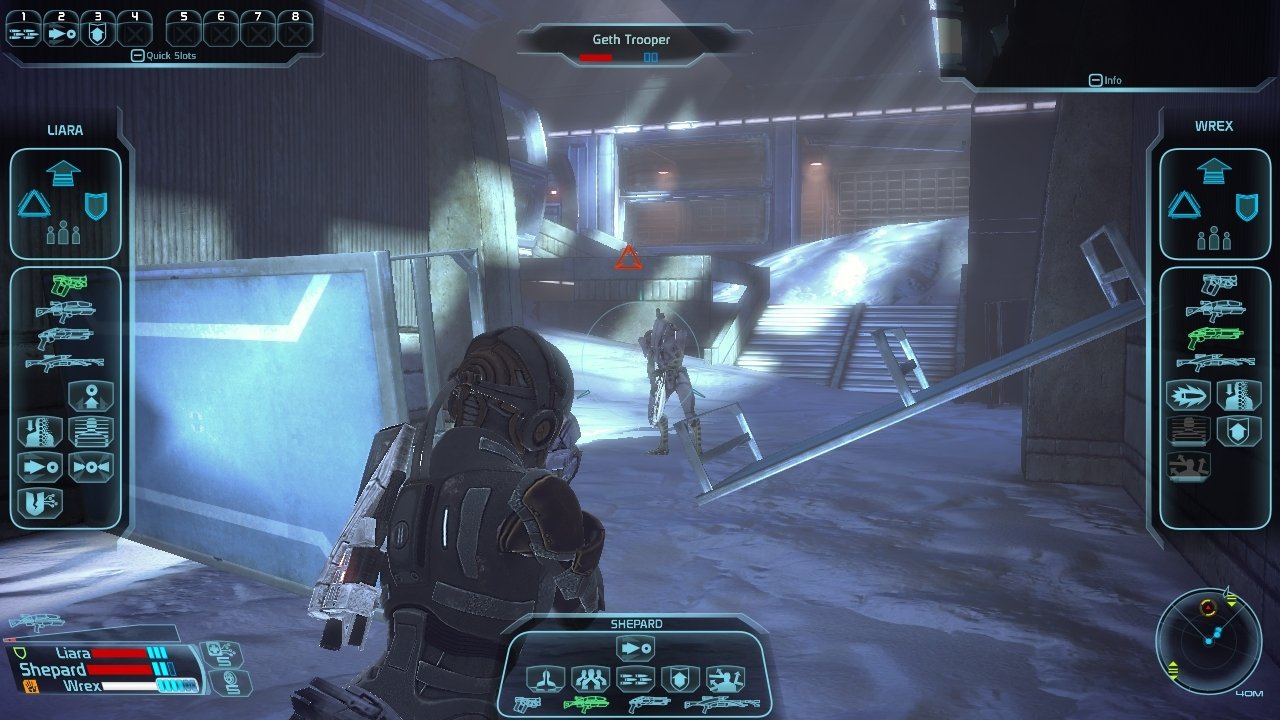Use Shepard's Throw power at top of panel
Screen dimensions: 1280x720
pos(636,649)
